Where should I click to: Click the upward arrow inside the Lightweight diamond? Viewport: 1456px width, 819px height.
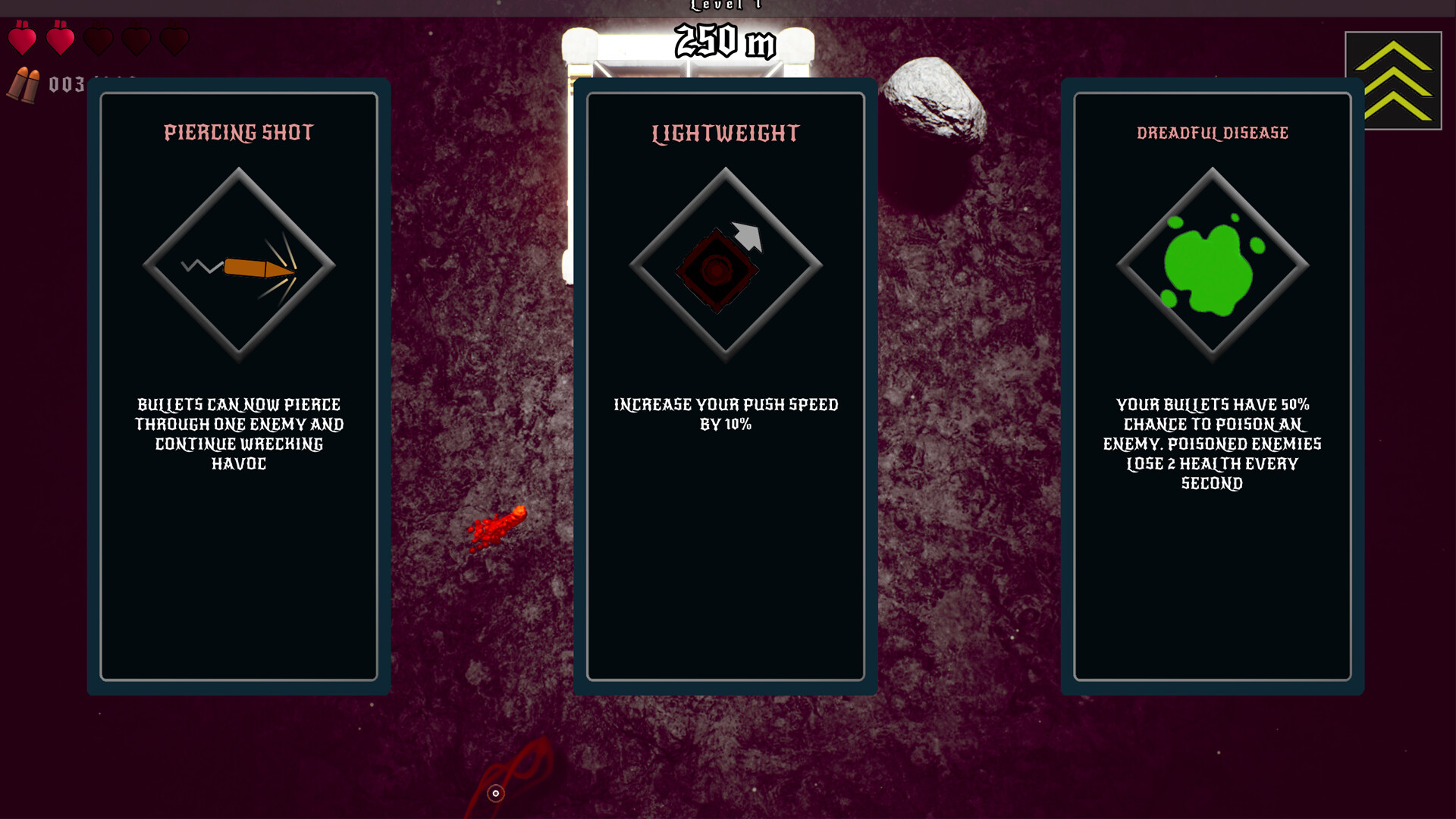coord(747,237)
